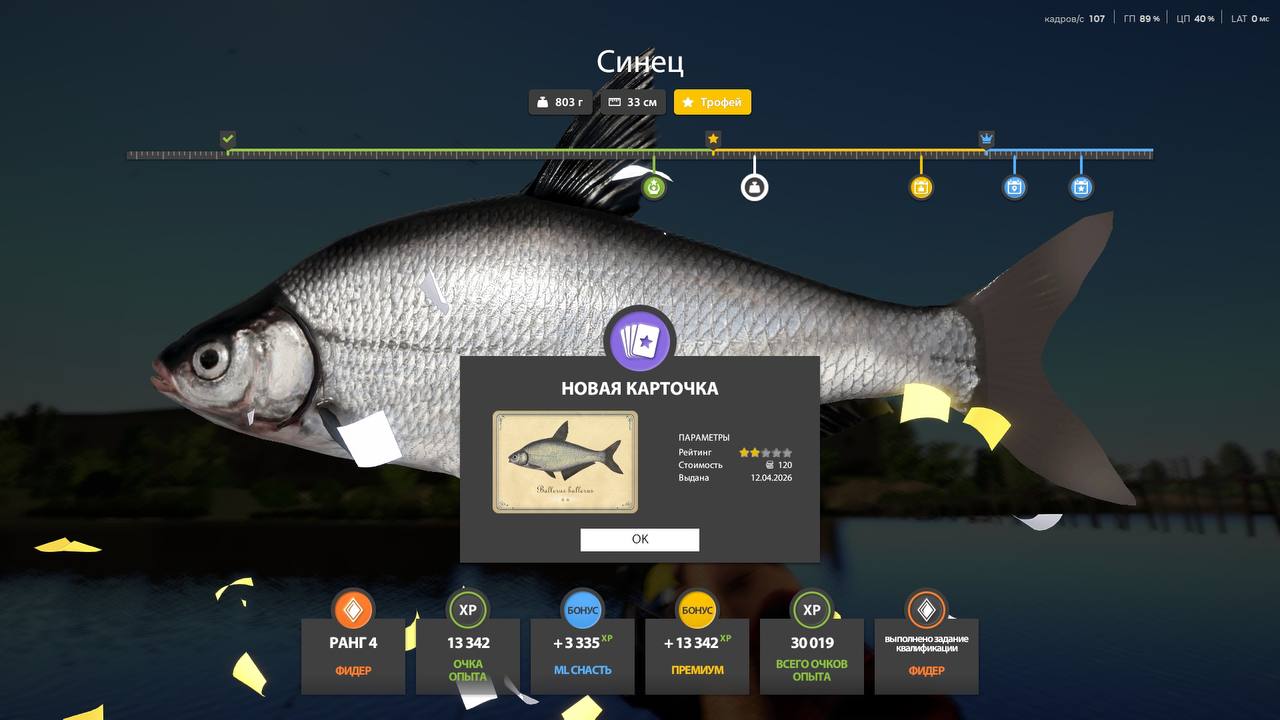Click the blue crown threshold marker
1280x720 pixels.
(986, 139)
